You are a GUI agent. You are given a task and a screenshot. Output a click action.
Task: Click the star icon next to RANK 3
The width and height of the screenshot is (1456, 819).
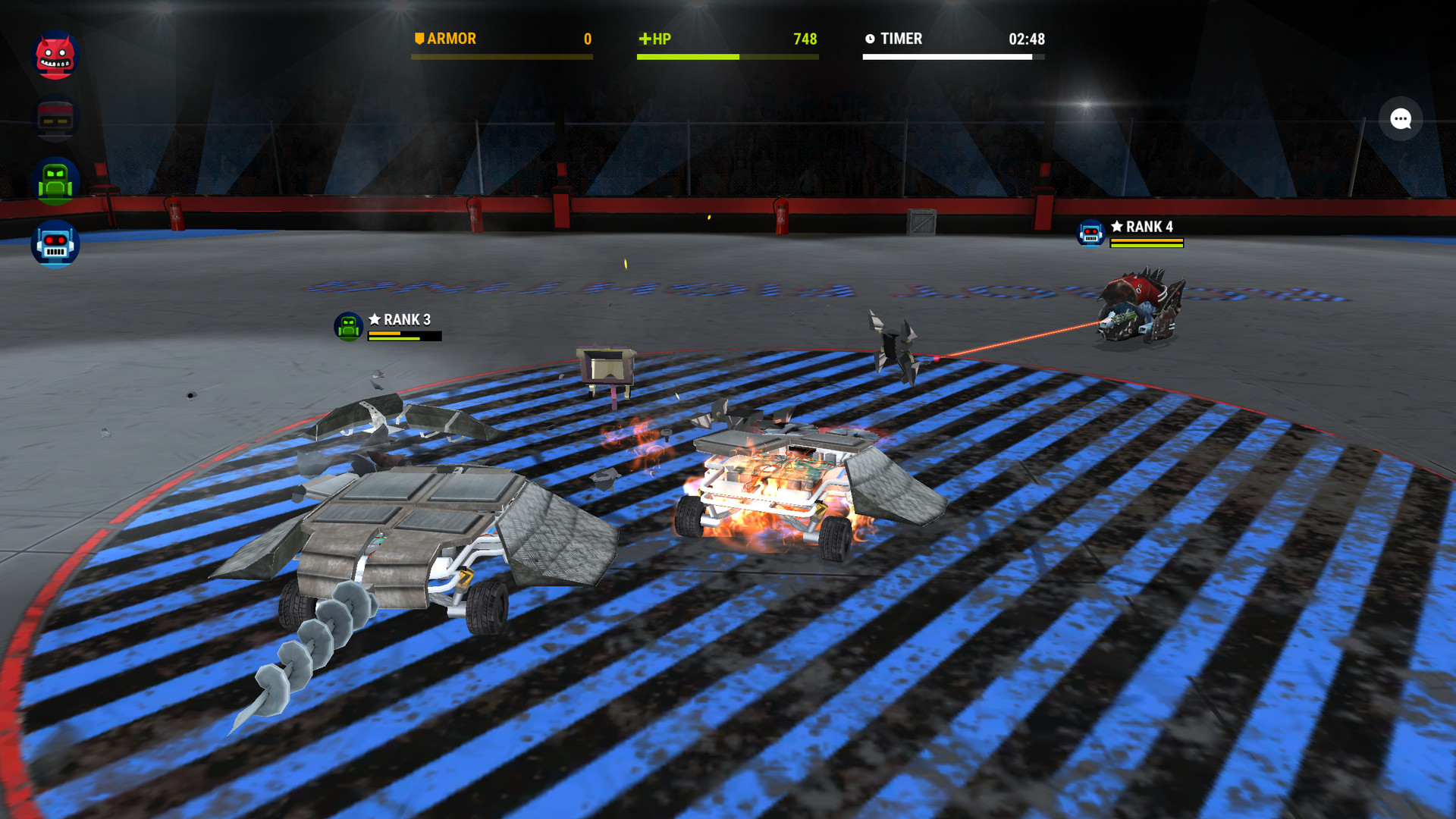pos(374,319)
